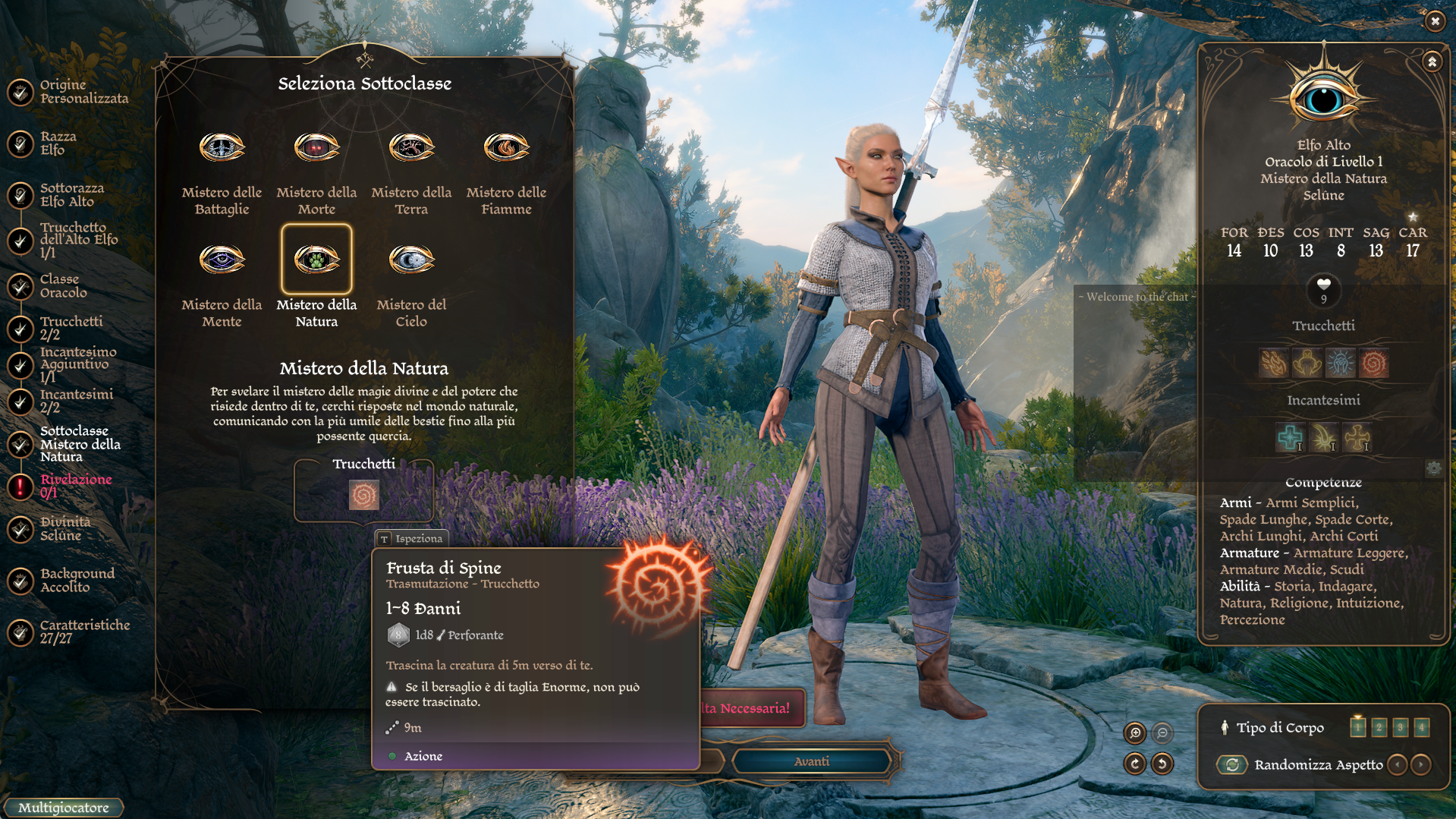Click the Frusta di Spine cantrip icon
Image resolution: width=1456 pixels, height=819 pixels.
click(x=363, y=496)
